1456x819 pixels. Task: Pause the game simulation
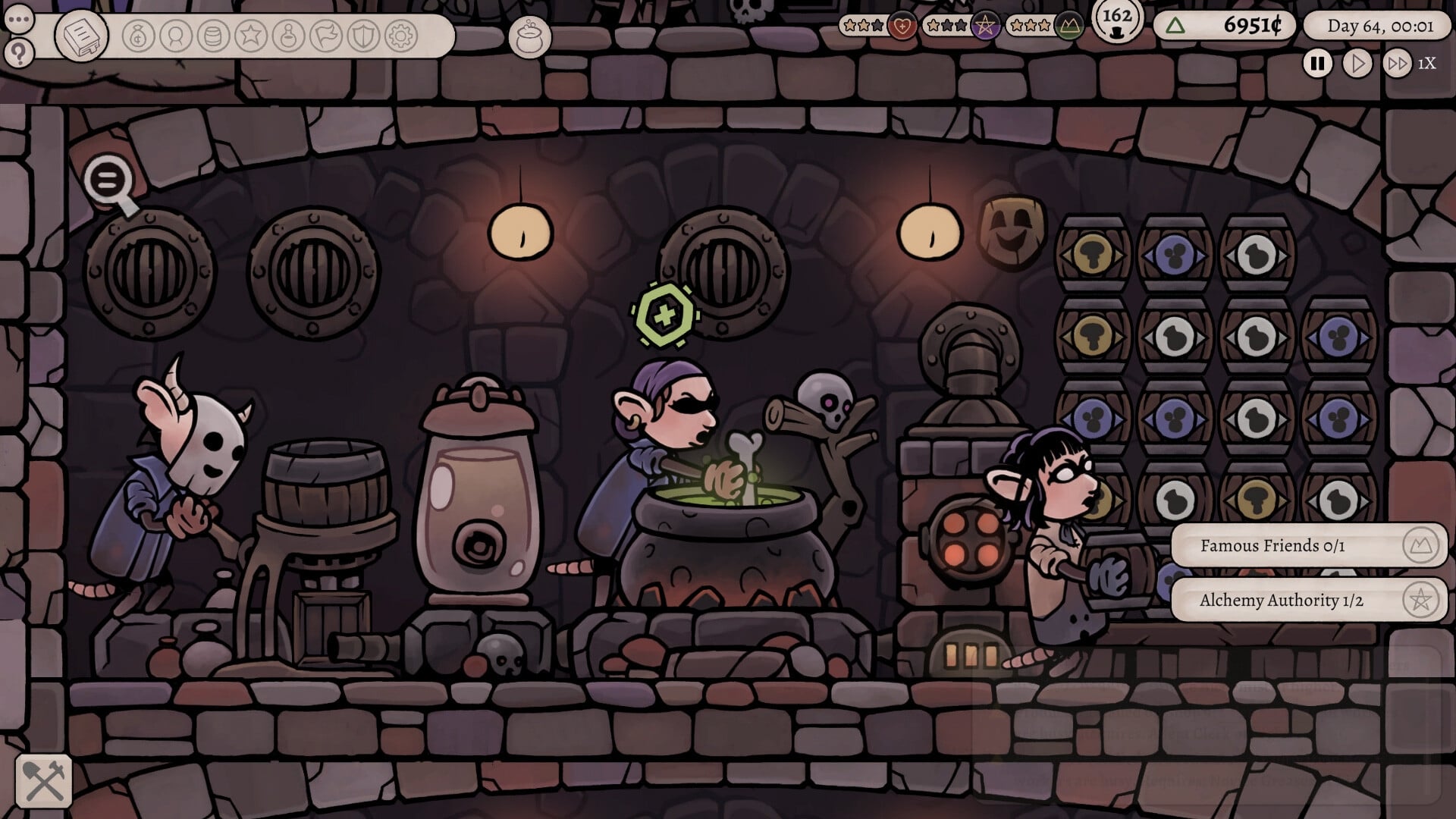1317,63
